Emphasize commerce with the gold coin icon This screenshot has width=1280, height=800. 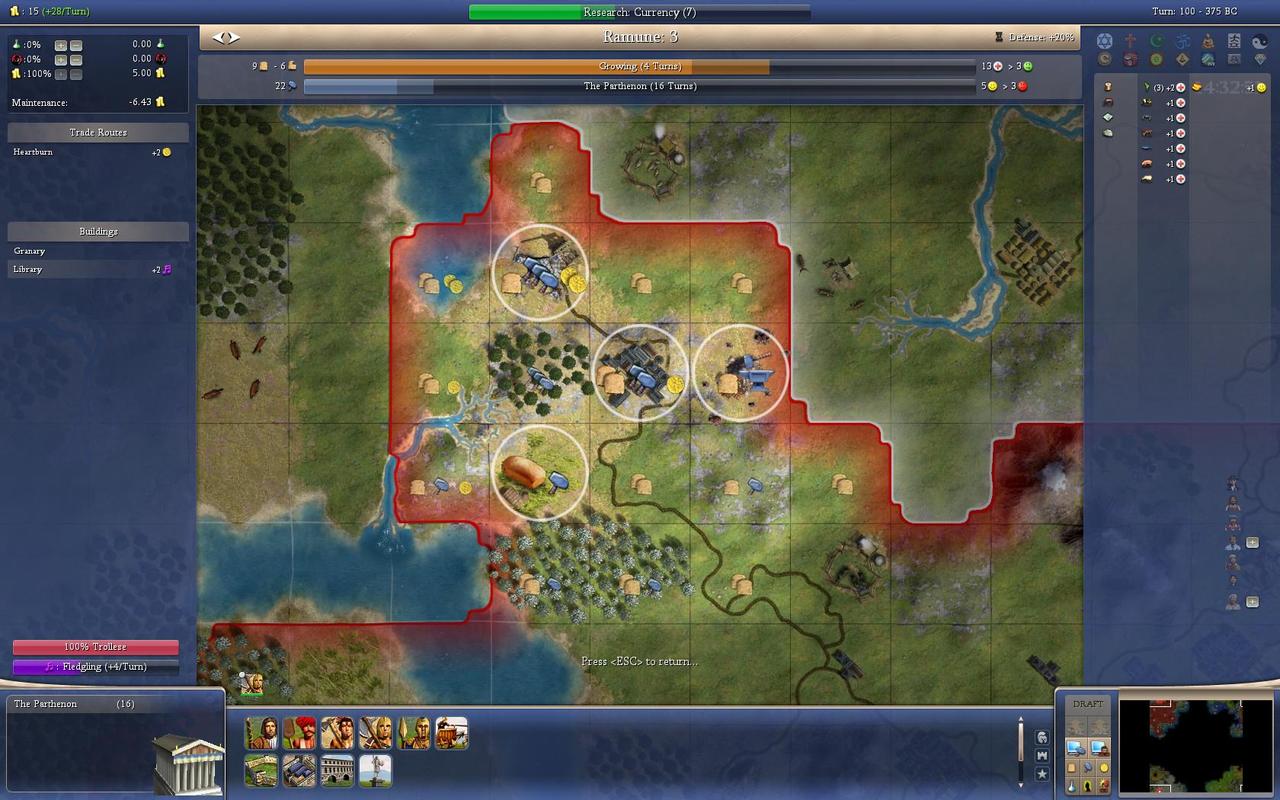click(1104, 767)
